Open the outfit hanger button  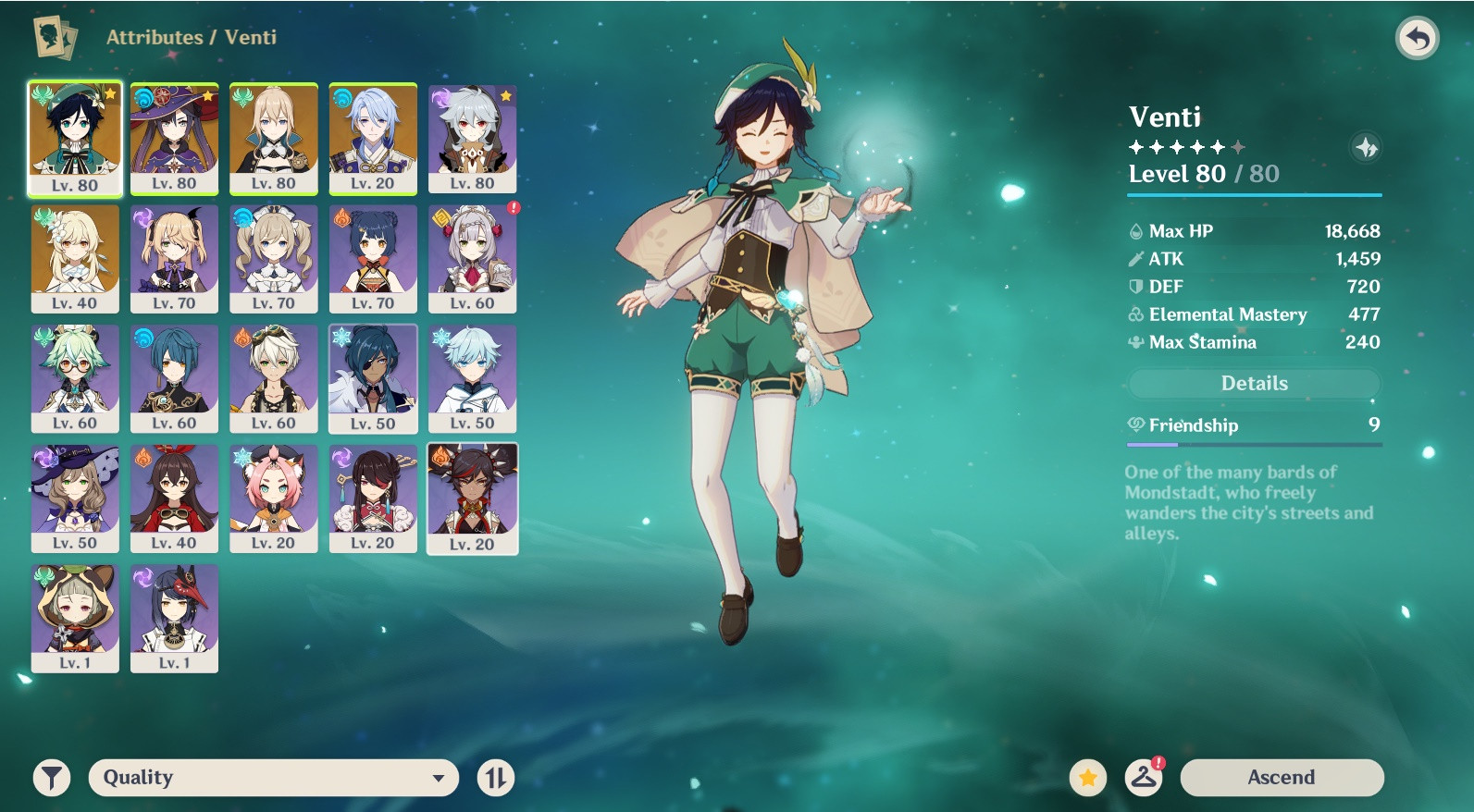click(1144, 777)
